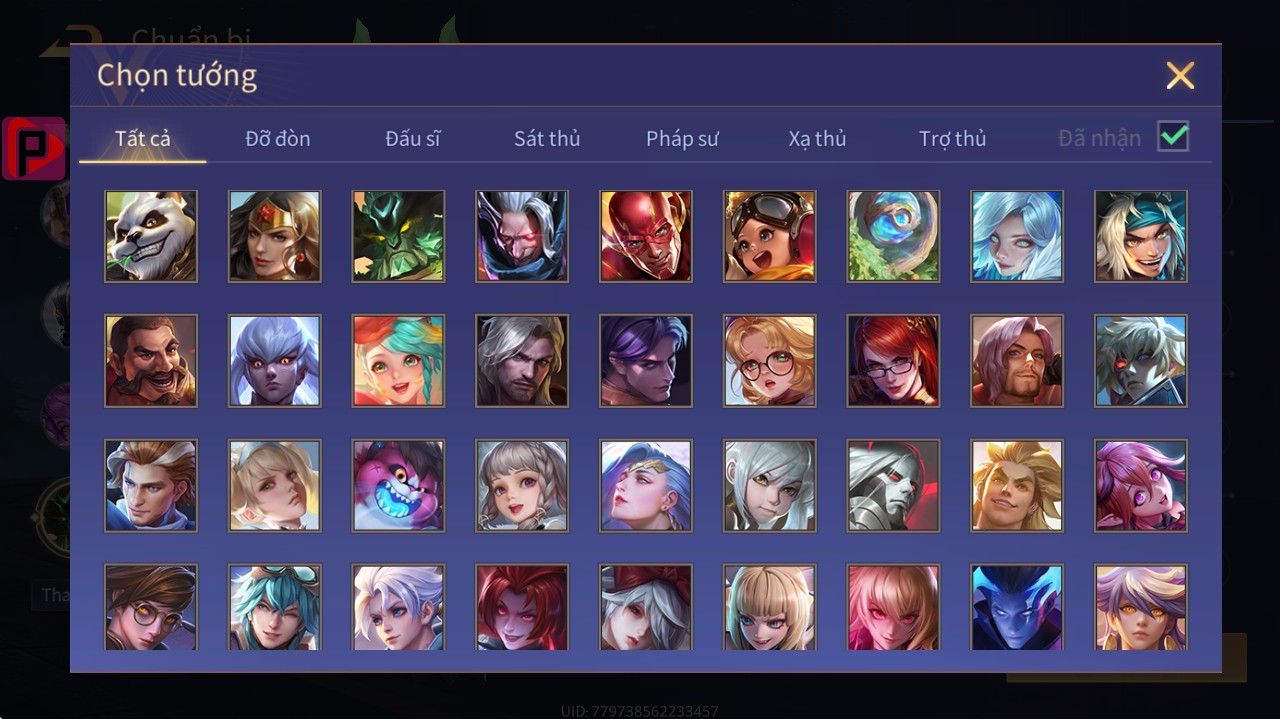The width and height of the screenshot is (1280, 719).
Task: Open the Đỡ đòn hero category
Action: click(x=278, y=138)
